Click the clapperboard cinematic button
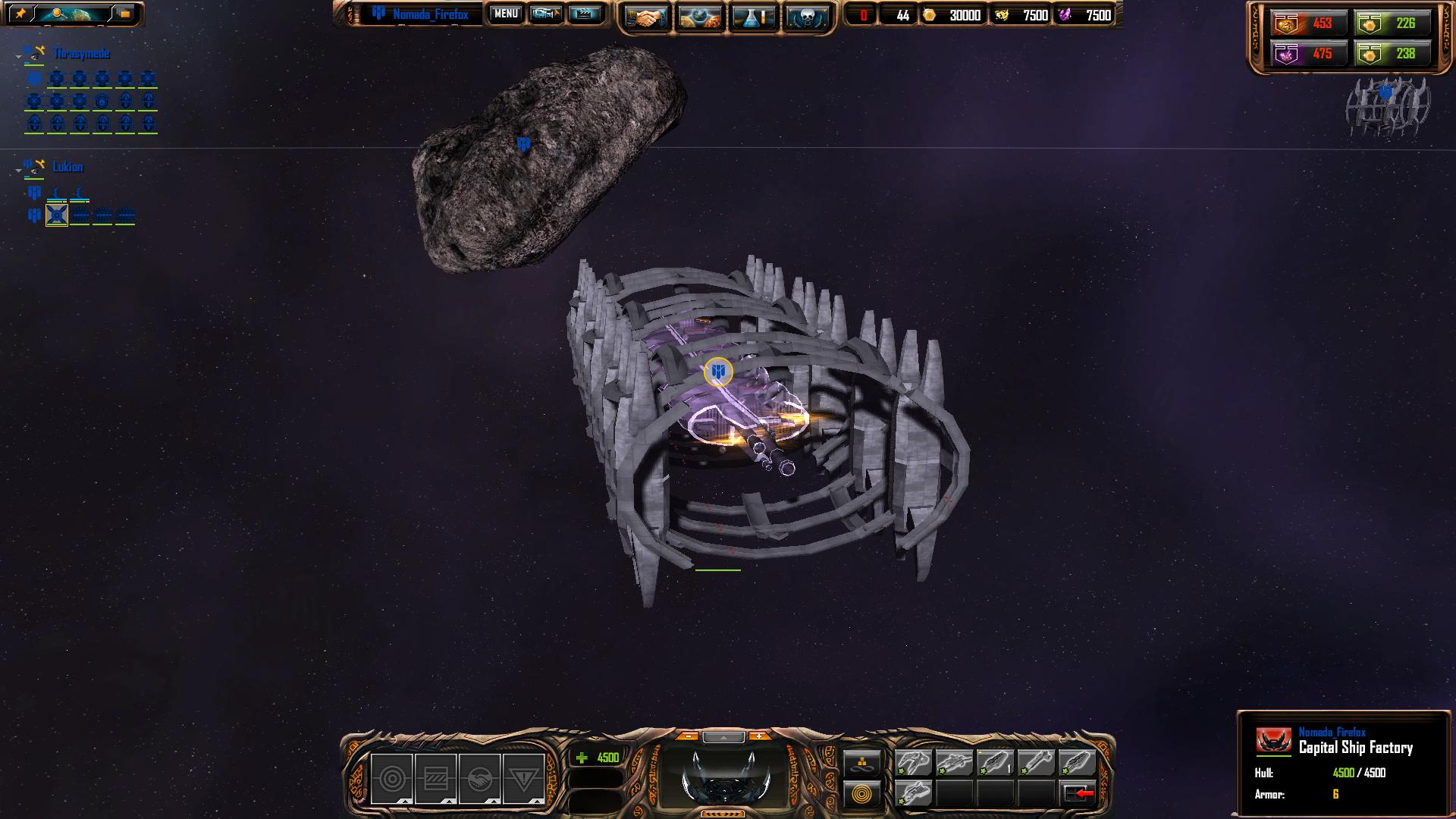Screen dimensions: 1456x819 pyautogui.click(x=585, y=14)
